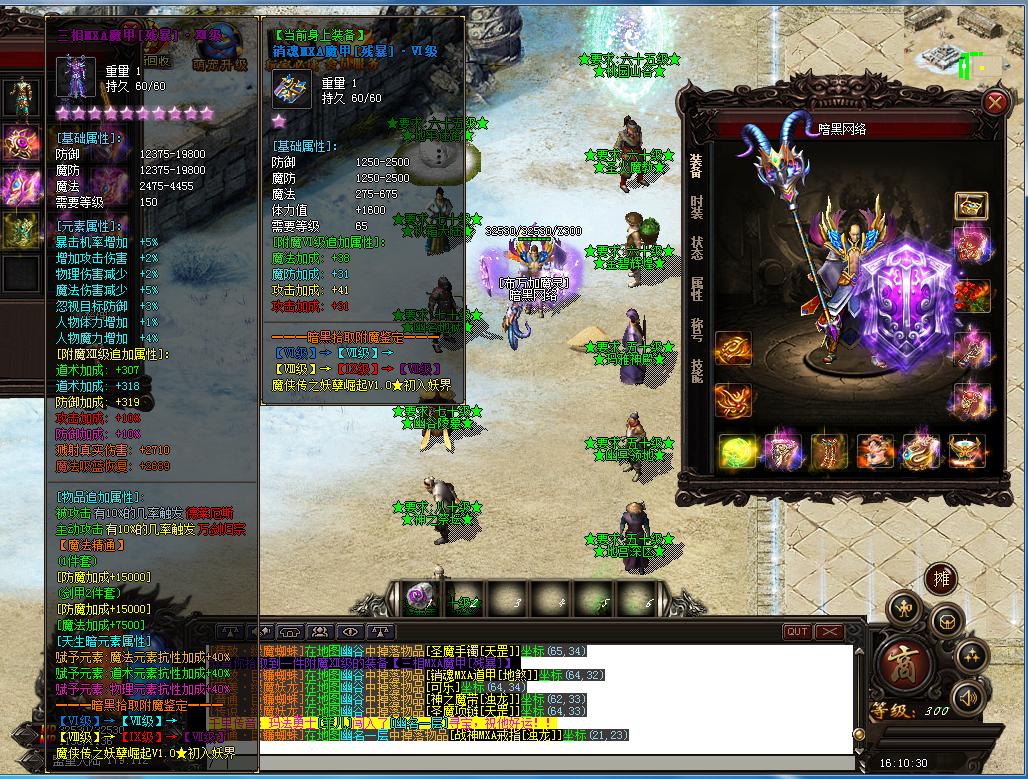Click the large red 离 button
The image size is (1028, 779).
click(902, 663)
